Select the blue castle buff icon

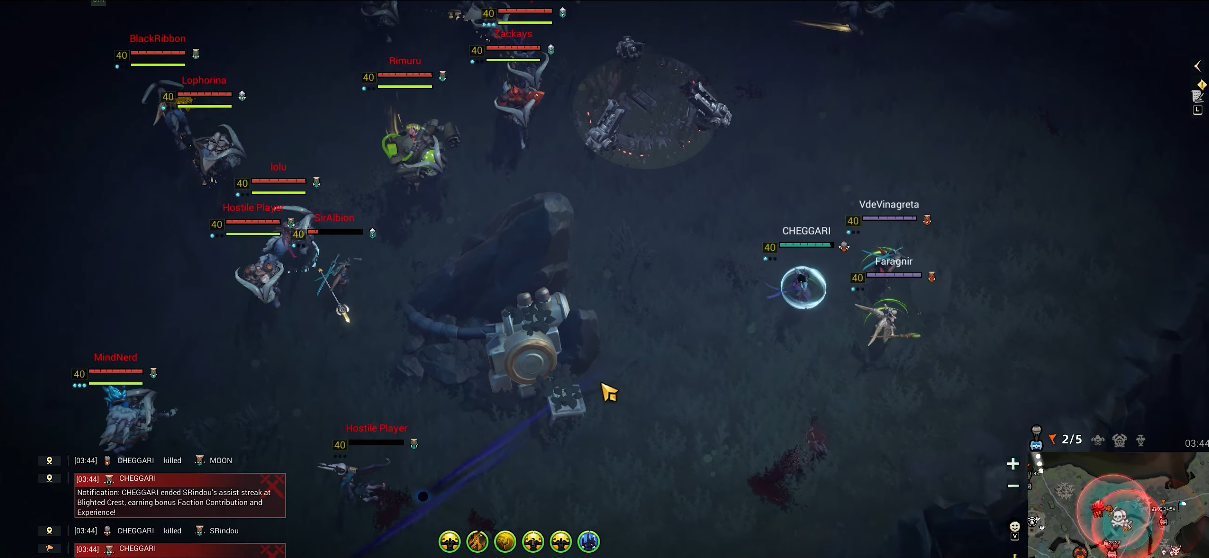tap(589, 541)
